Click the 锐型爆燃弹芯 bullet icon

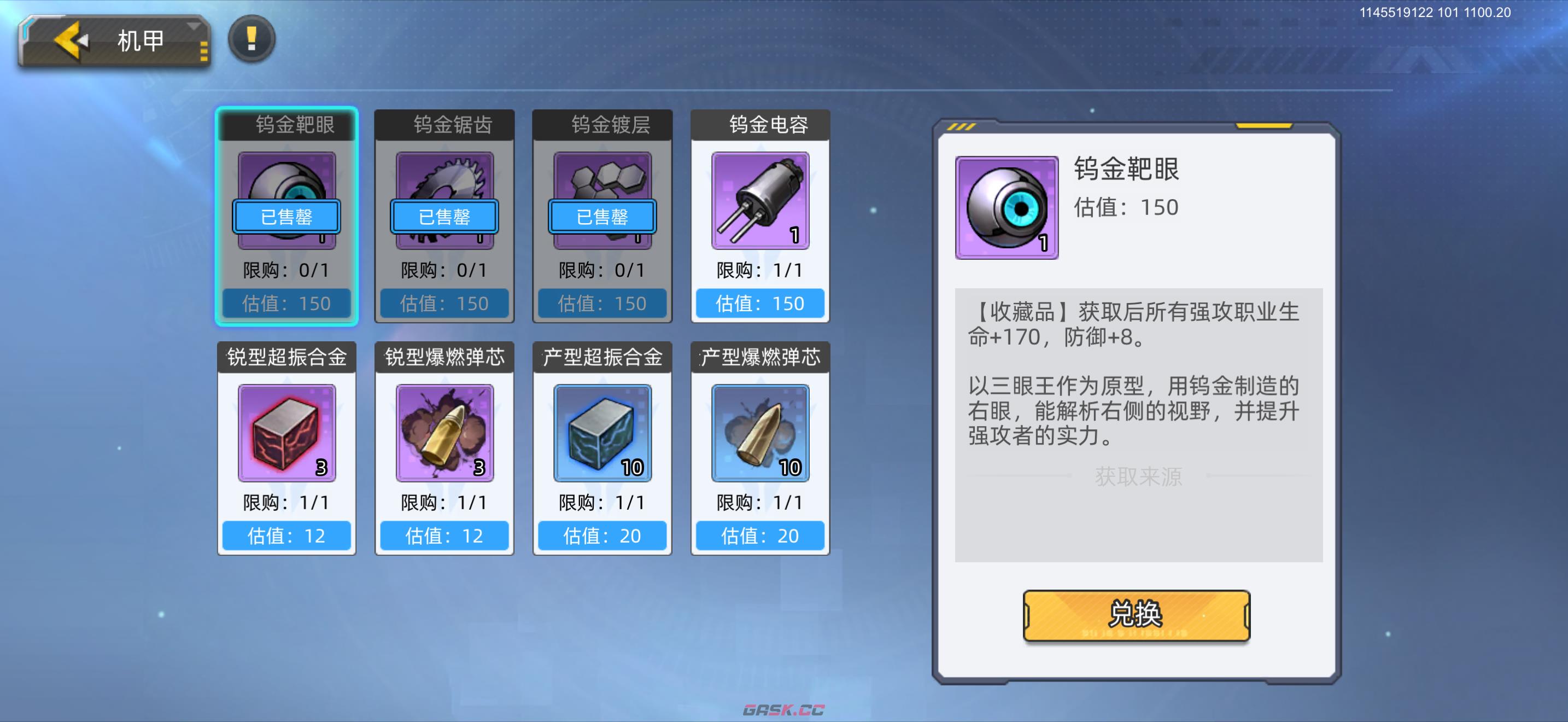click(444, 433)
